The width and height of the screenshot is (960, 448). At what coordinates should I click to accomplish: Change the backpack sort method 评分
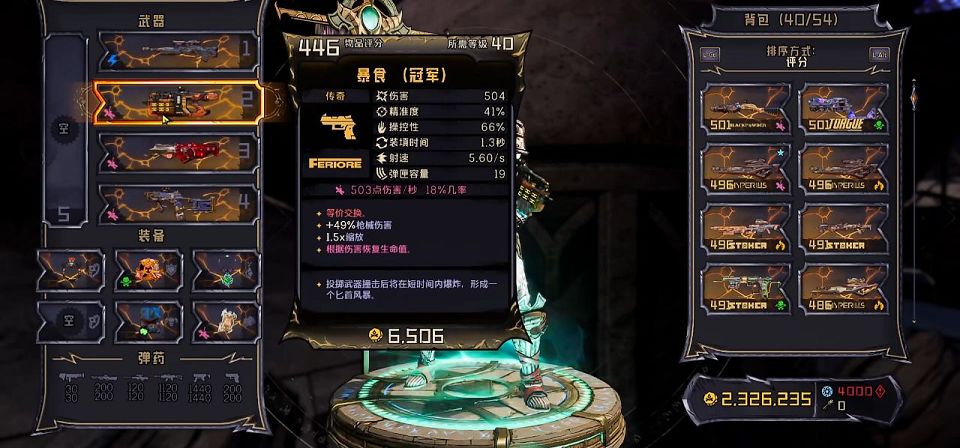pyautogui.click(x=795, y=57)
